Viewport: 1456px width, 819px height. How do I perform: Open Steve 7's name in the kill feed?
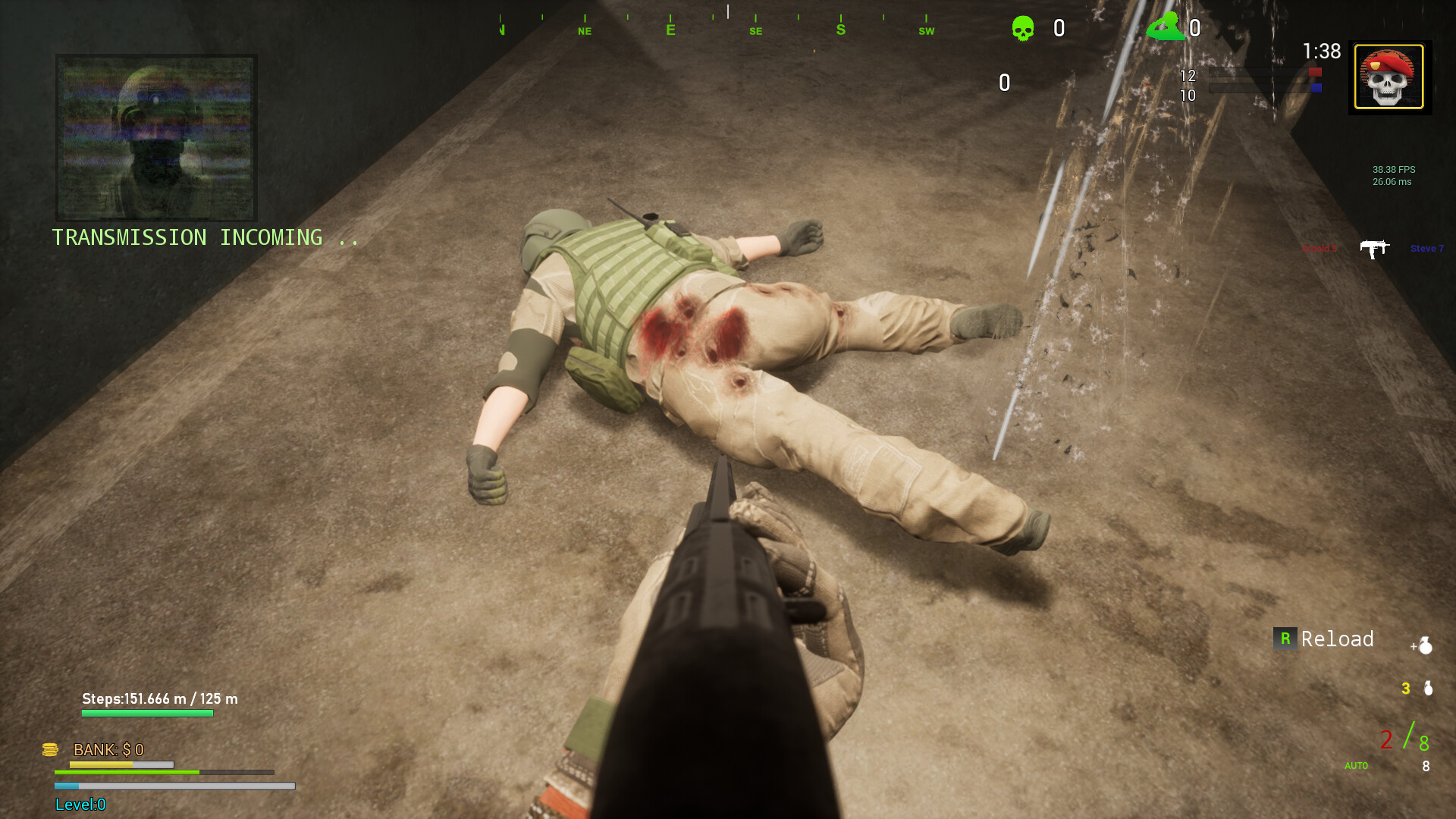pos(1426,248)
